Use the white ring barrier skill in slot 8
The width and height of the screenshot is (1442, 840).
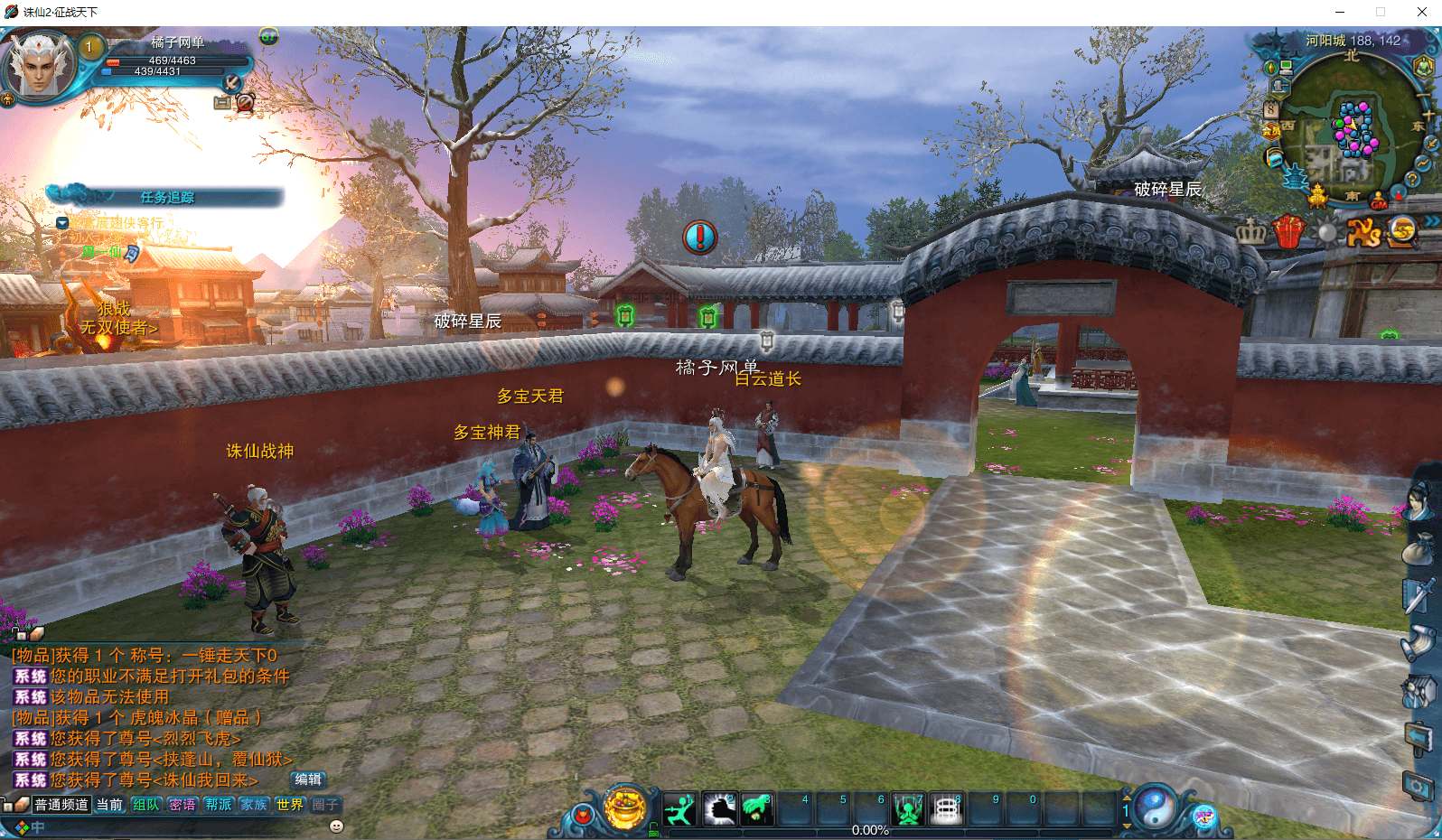946,809
